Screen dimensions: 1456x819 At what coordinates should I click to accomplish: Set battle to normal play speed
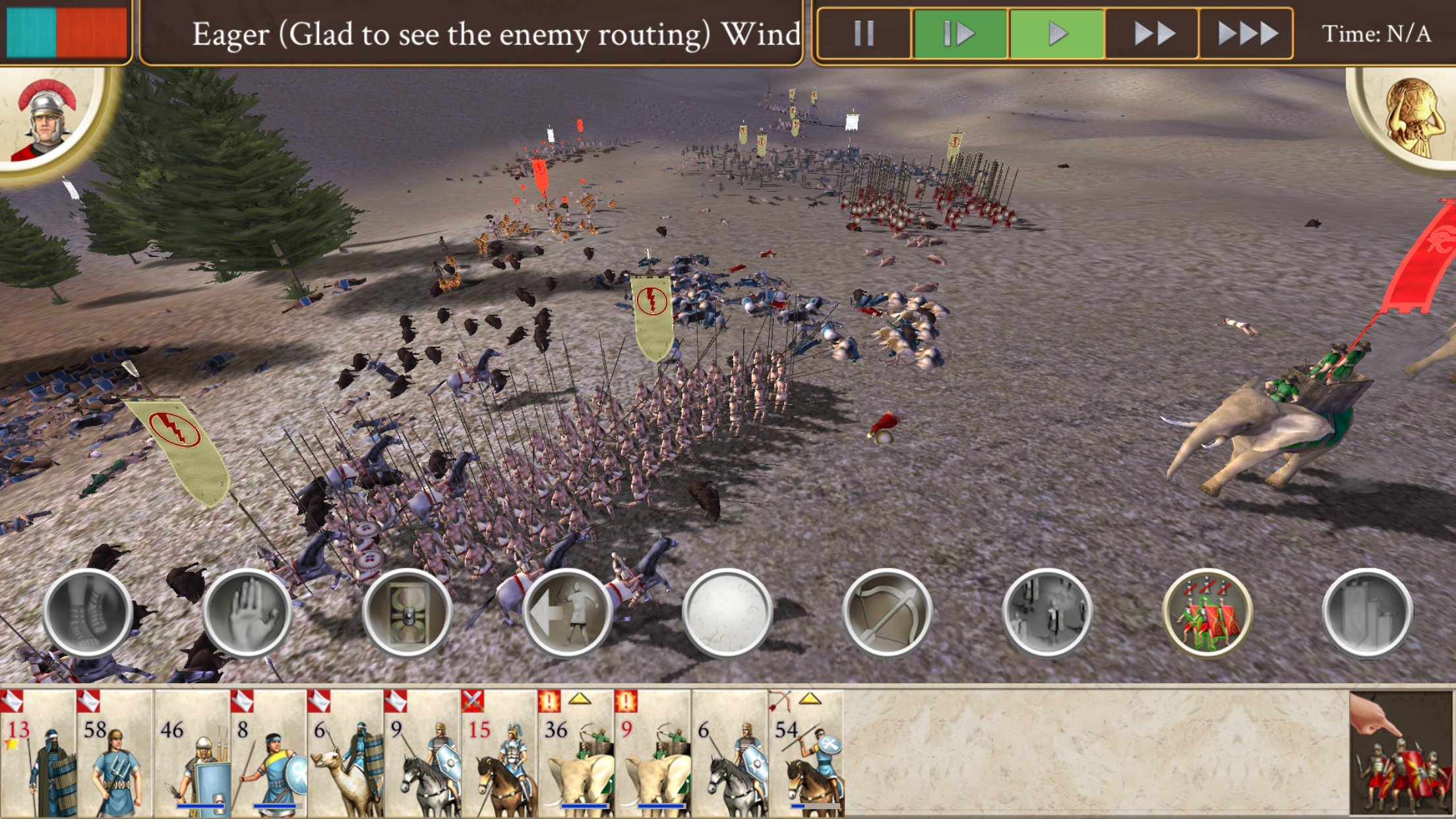tap(1056, 33)
